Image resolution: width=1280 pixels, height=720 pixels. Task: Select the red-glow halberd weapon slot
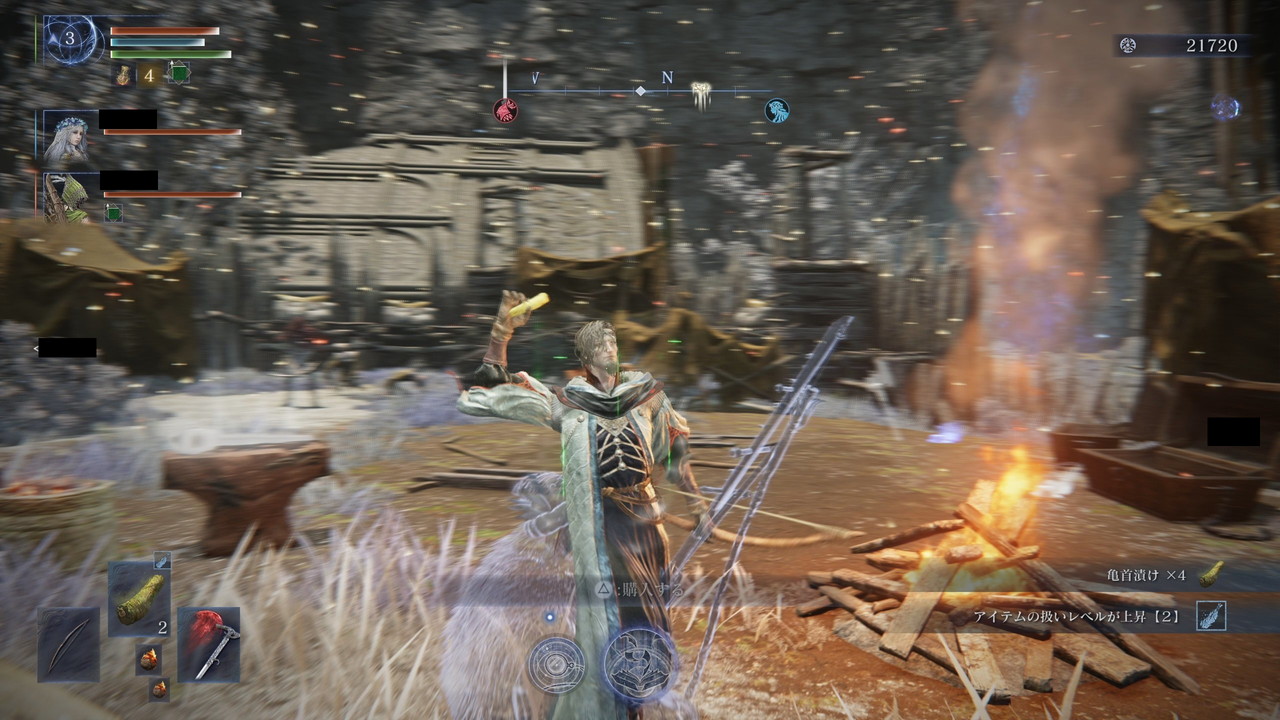[209, 645]
